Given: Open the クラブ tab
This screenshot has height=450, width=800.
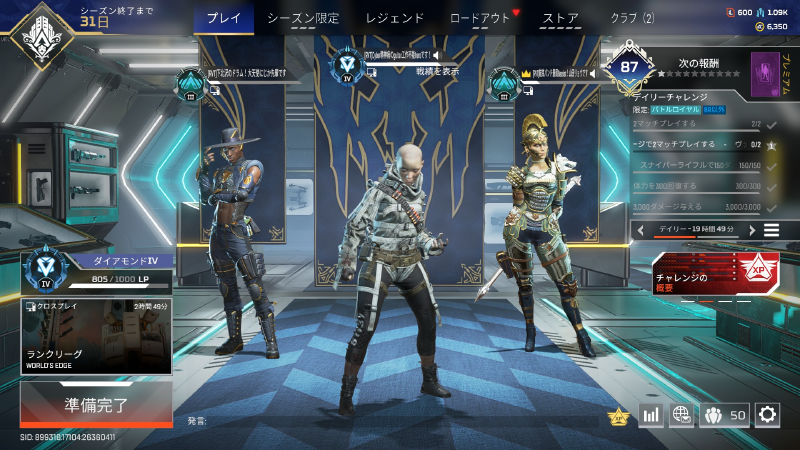Looking at the screenshot, I should 632,18.
